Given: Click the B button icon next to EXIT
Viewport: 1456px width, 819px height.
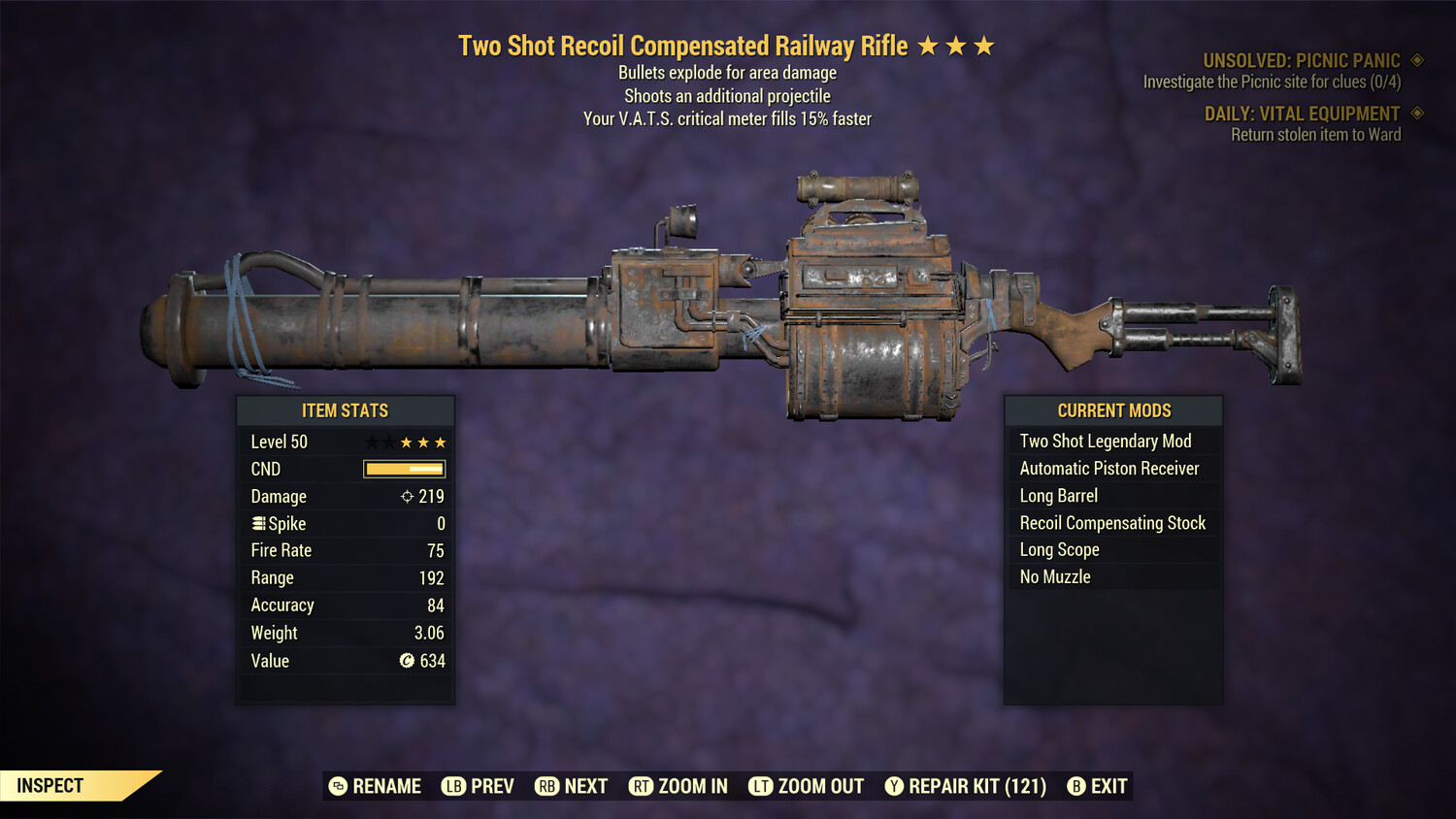Looking at the screenshot, I should click(1076, 786).
